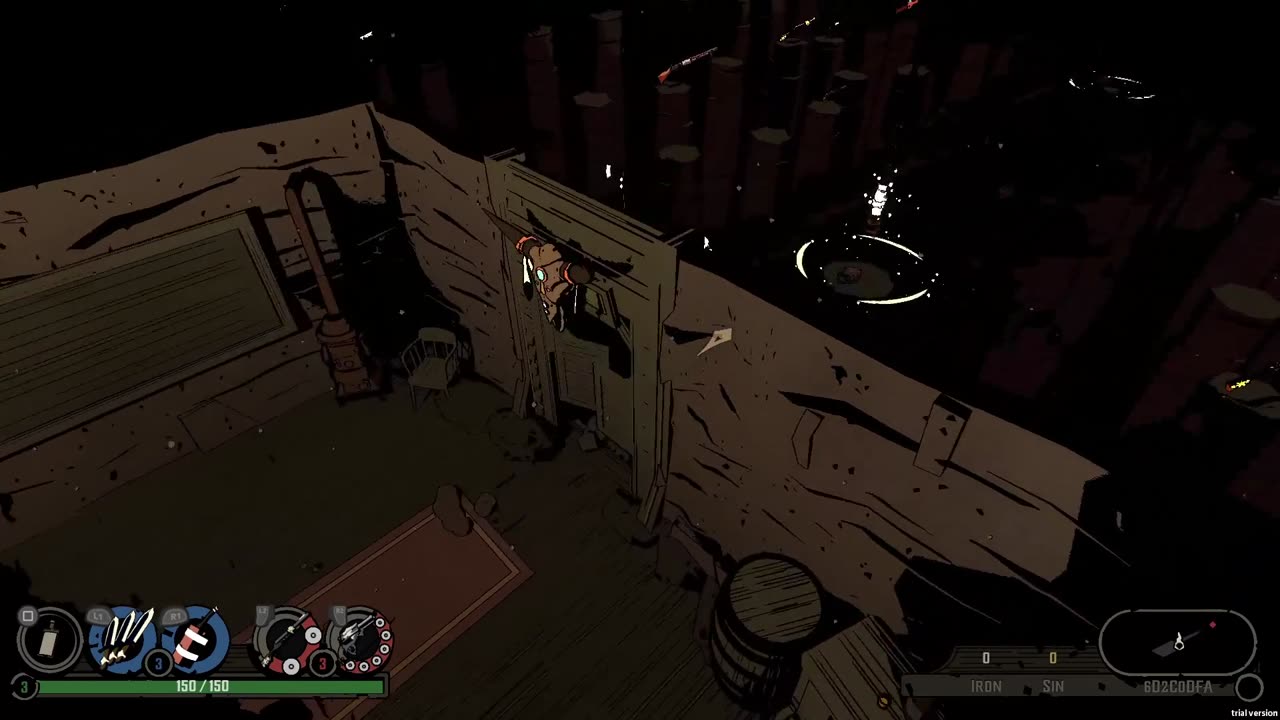The image size is (1280, 720).
Task: Use the dynamite stick ability
Action: tap(194, 638)
